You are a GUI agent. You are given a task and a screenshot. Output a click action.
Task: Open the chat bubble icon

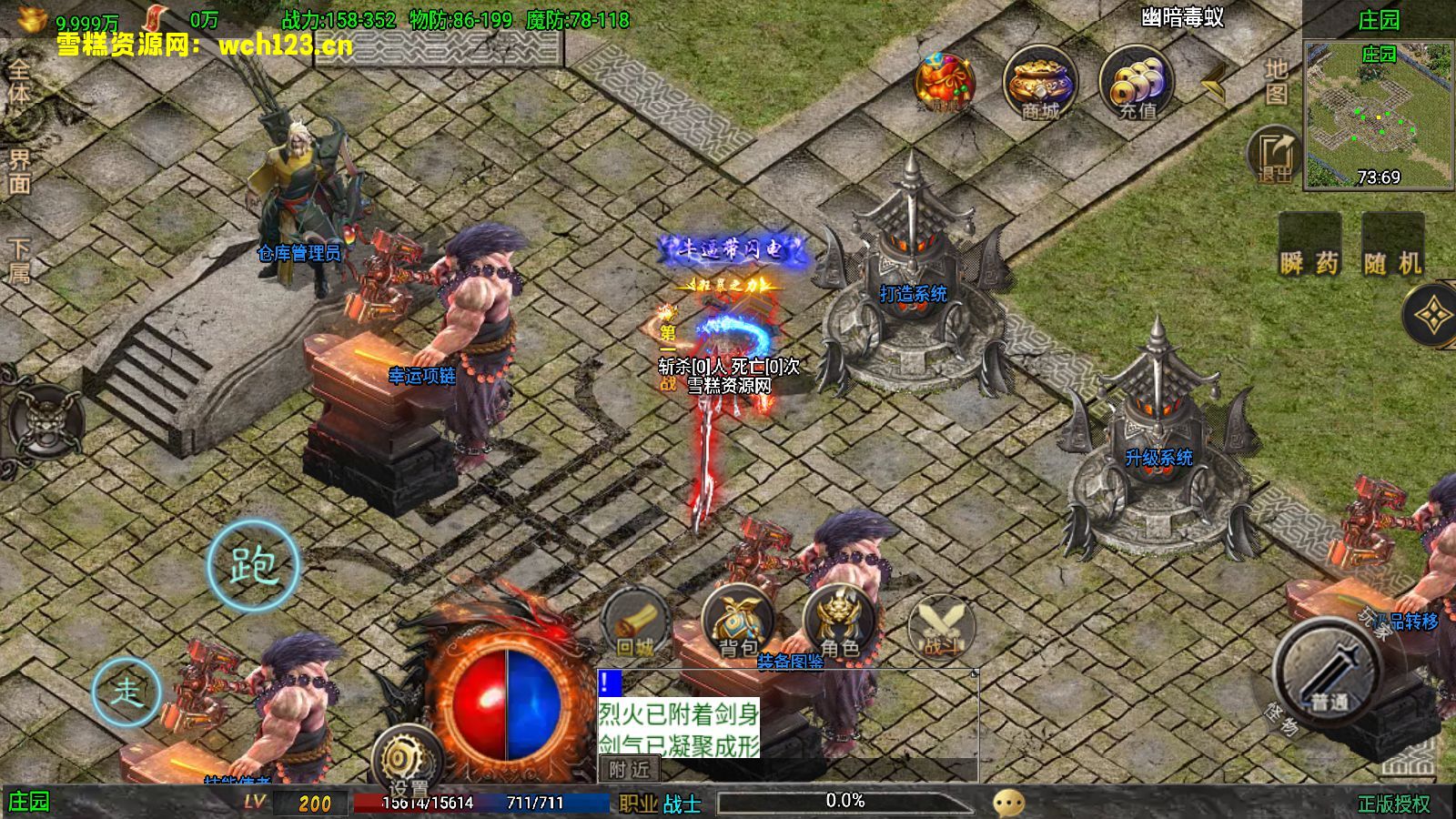1008,803
